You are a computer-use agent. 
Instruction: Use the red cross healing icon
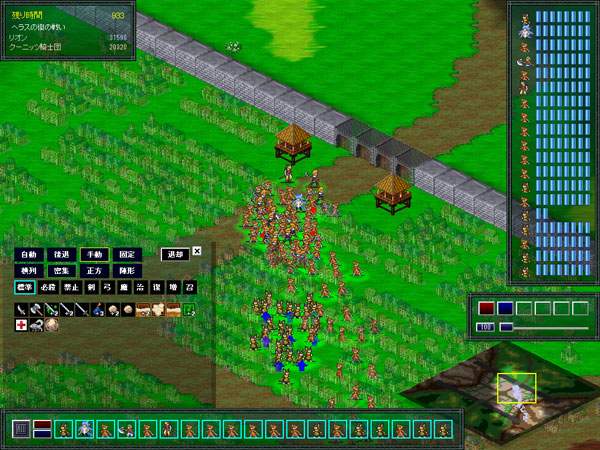[x=21, y=325]
